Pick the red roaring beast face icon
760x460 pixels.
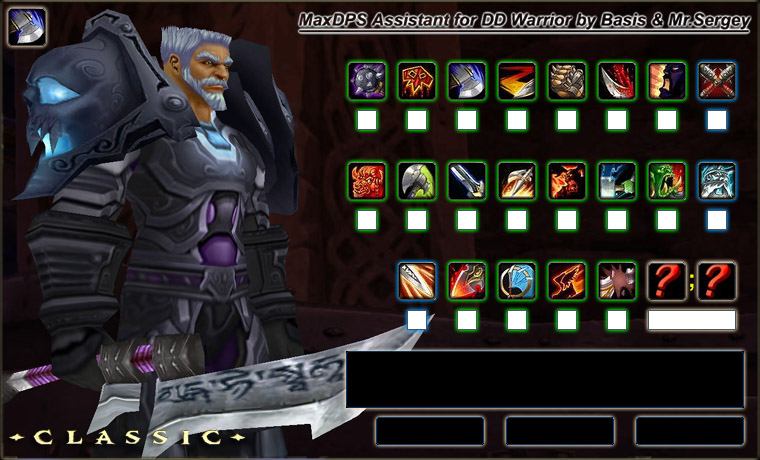(x=367, y=181)
